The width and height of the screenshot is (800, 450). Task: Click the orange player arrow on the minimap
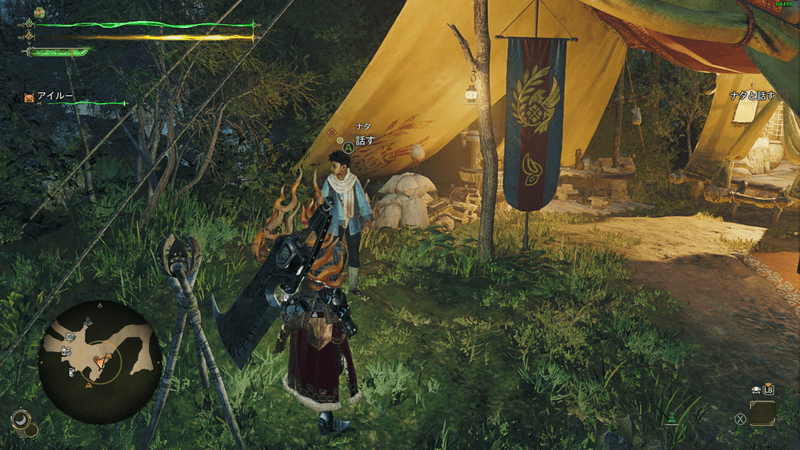click(x=100, y=360)
